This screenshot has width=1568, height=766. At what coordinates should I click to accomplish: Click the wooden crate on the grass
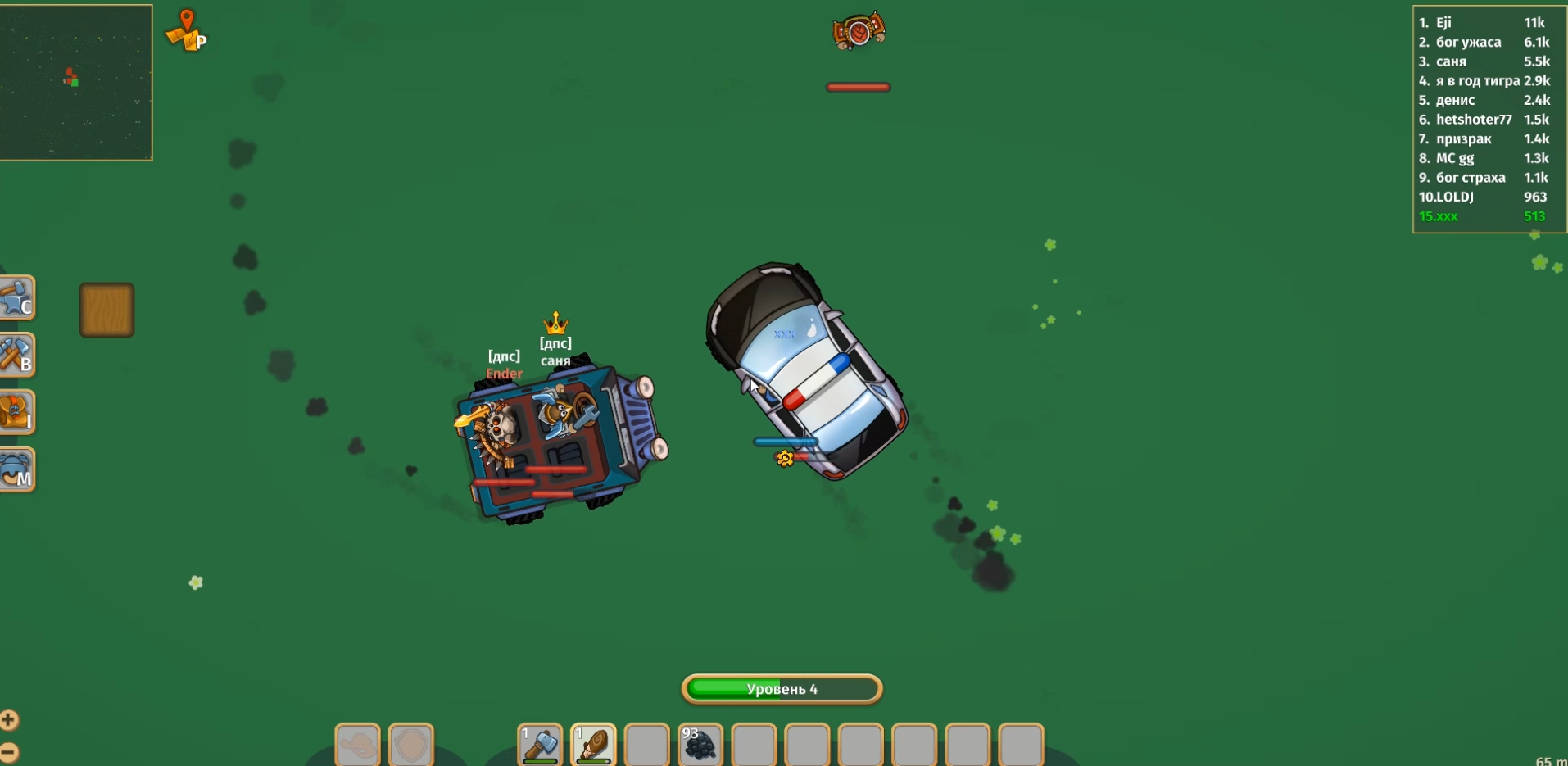[106, 310]
